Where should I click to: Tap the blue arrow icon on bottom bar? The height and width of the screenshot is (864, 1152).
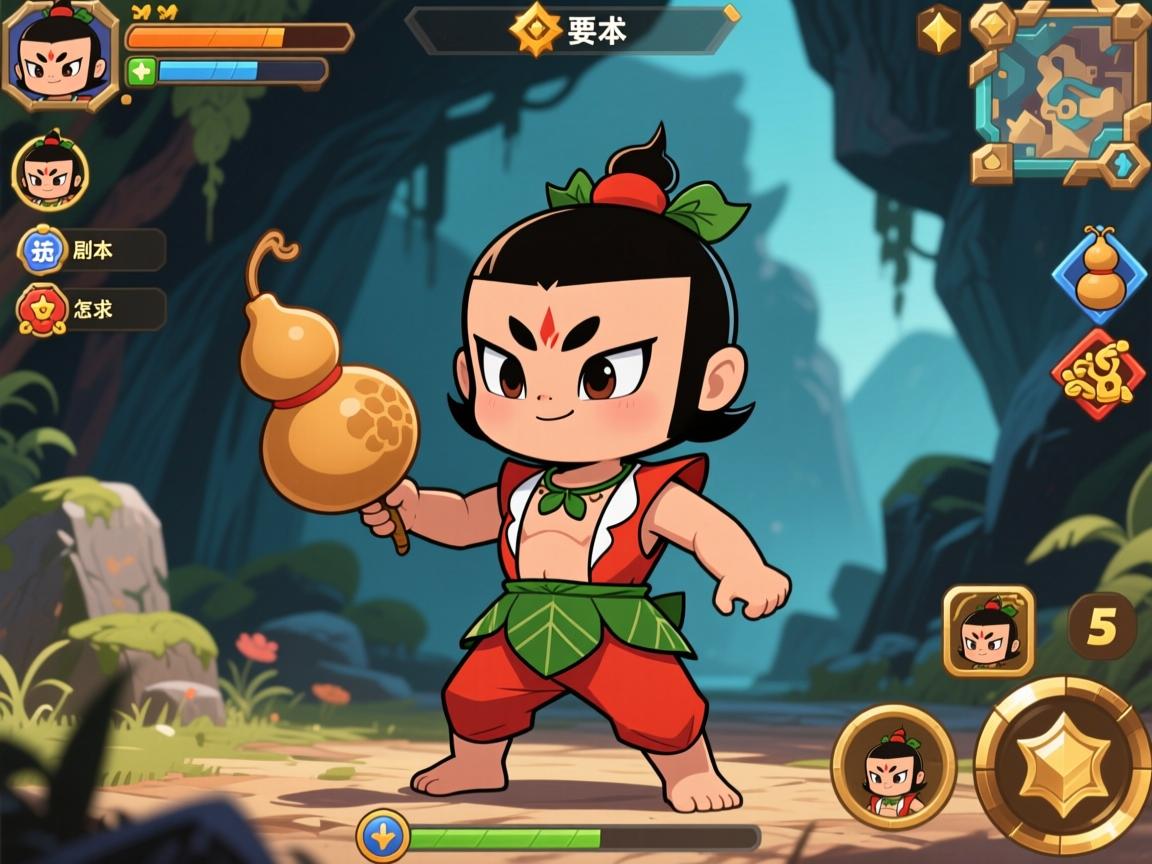pyautogui.click(x=383, y=836)
